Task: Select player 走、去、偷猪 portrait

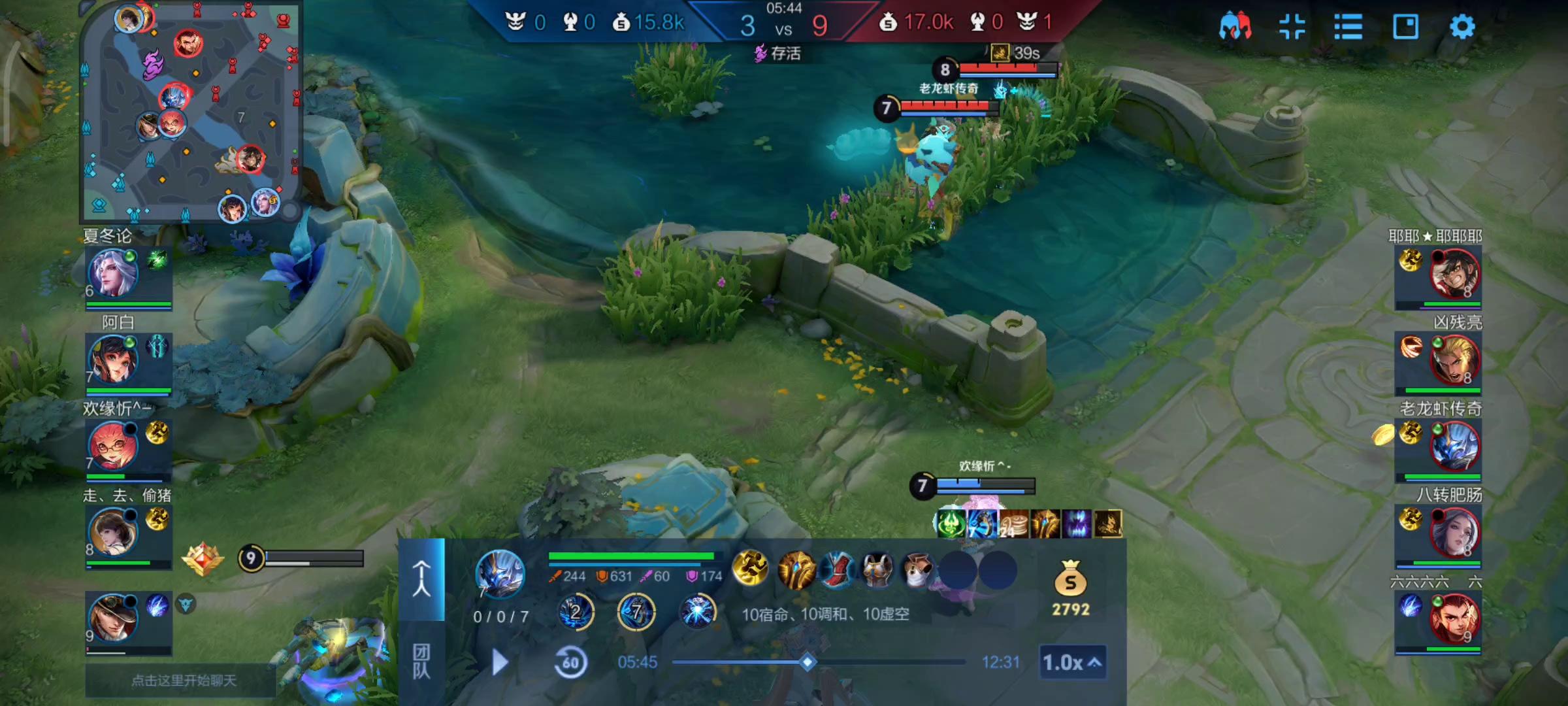Action: (x=112, y=532)
